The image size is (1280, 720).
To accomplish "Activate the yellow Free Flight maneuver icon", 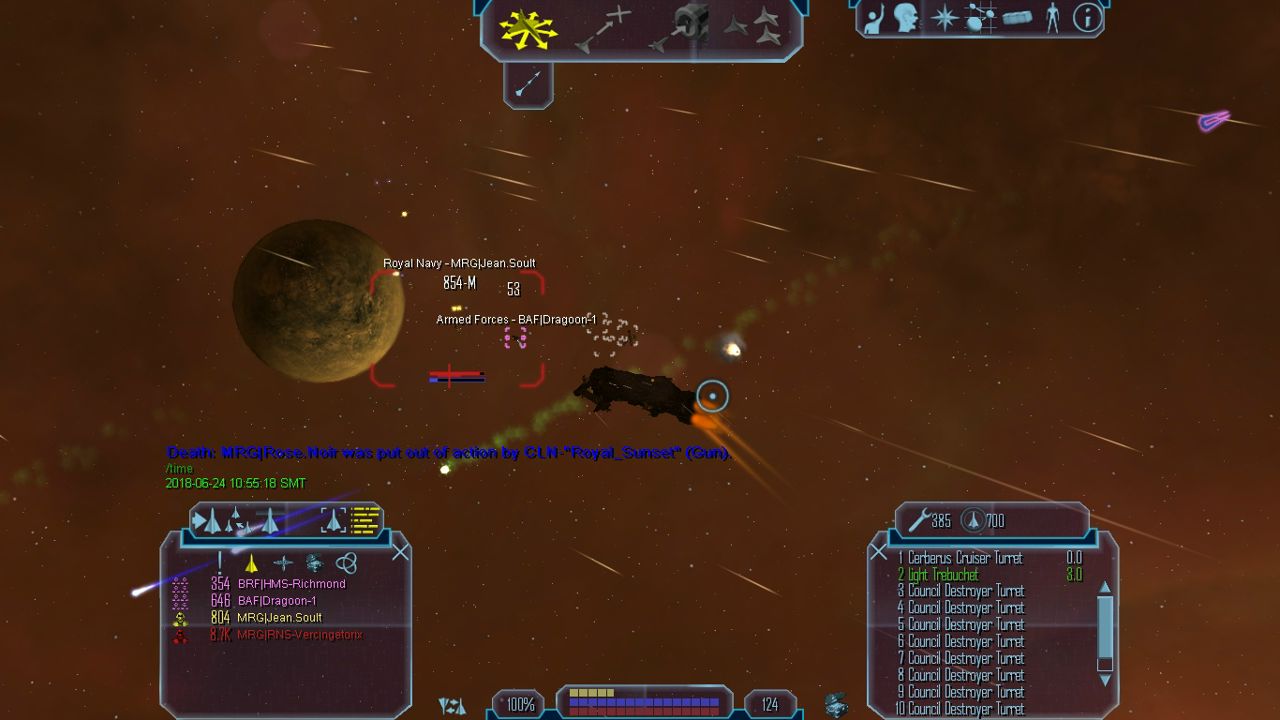I will pos(529,28).
